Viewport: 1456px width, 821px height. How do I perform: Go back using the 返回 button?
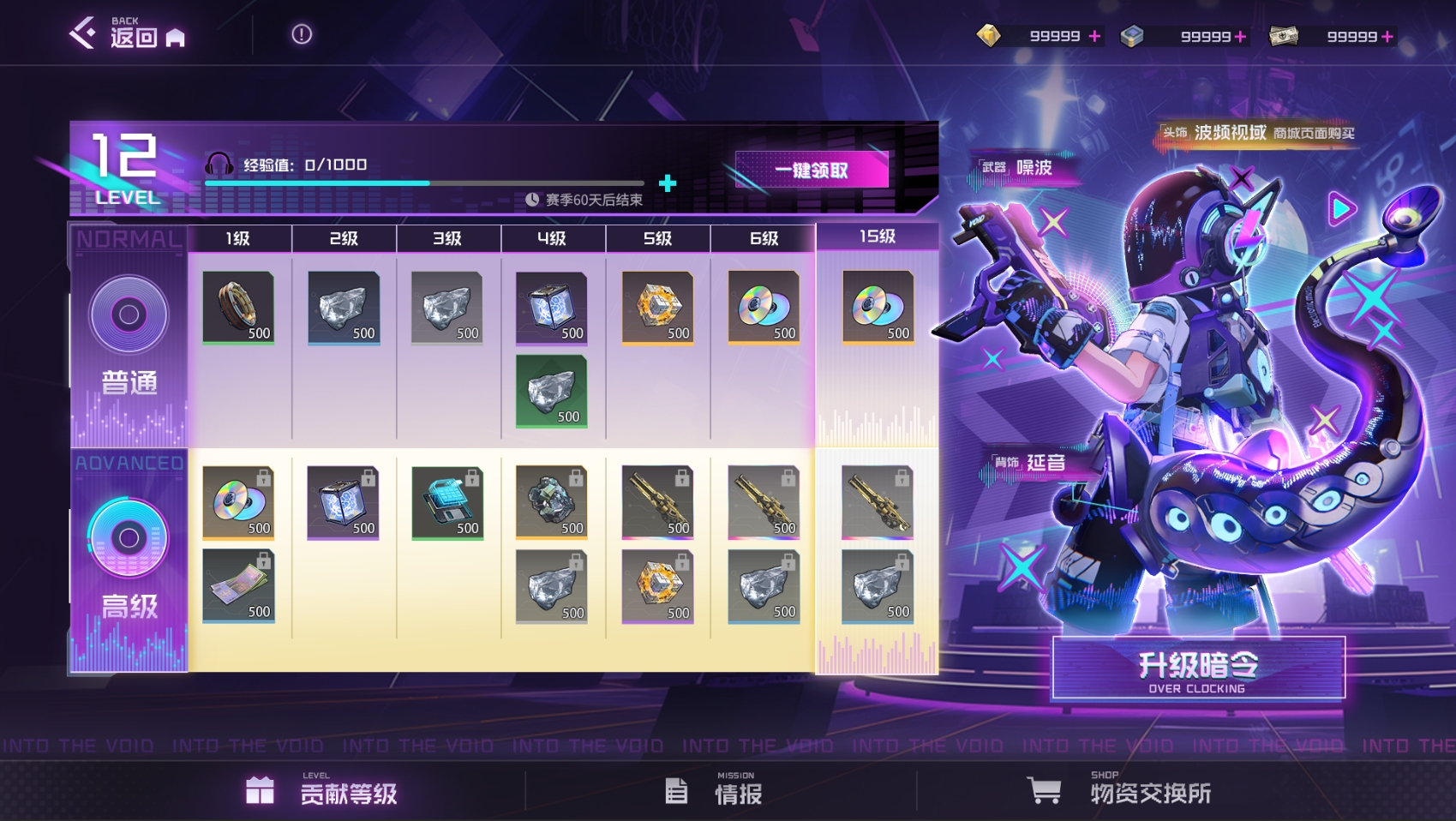[127, 34]
